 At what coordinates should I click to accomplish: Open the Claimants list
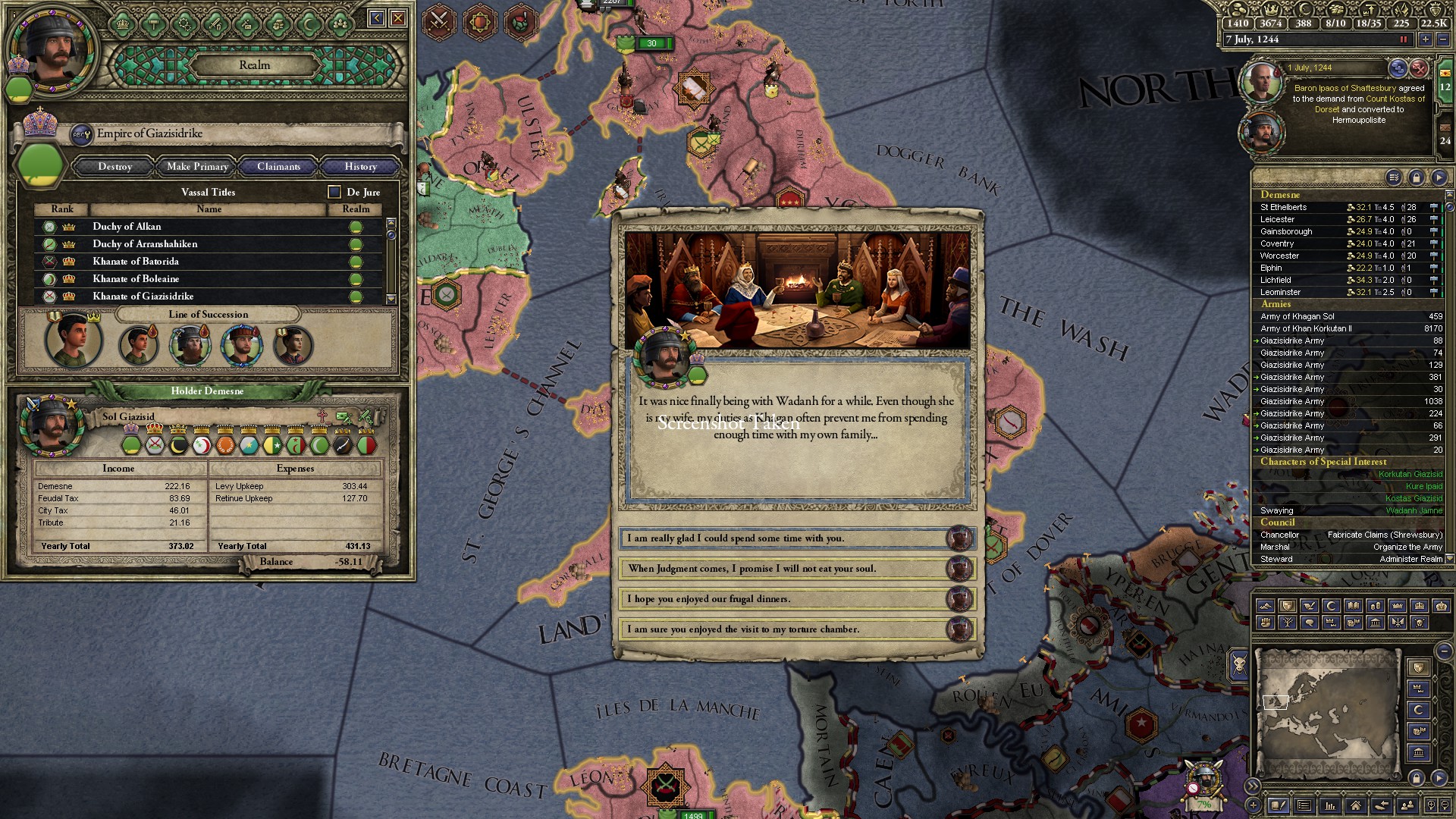pyautogui.click(x=278, y=167)
